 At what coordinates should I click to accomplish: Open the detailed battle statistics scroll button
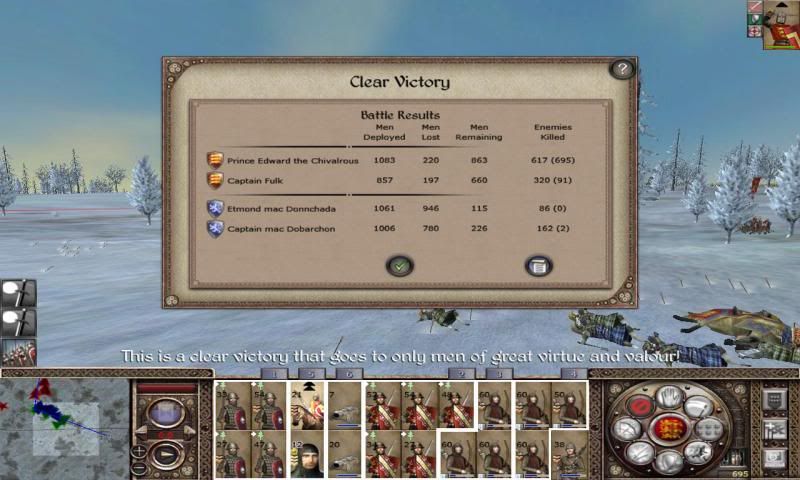pos(539,265)
